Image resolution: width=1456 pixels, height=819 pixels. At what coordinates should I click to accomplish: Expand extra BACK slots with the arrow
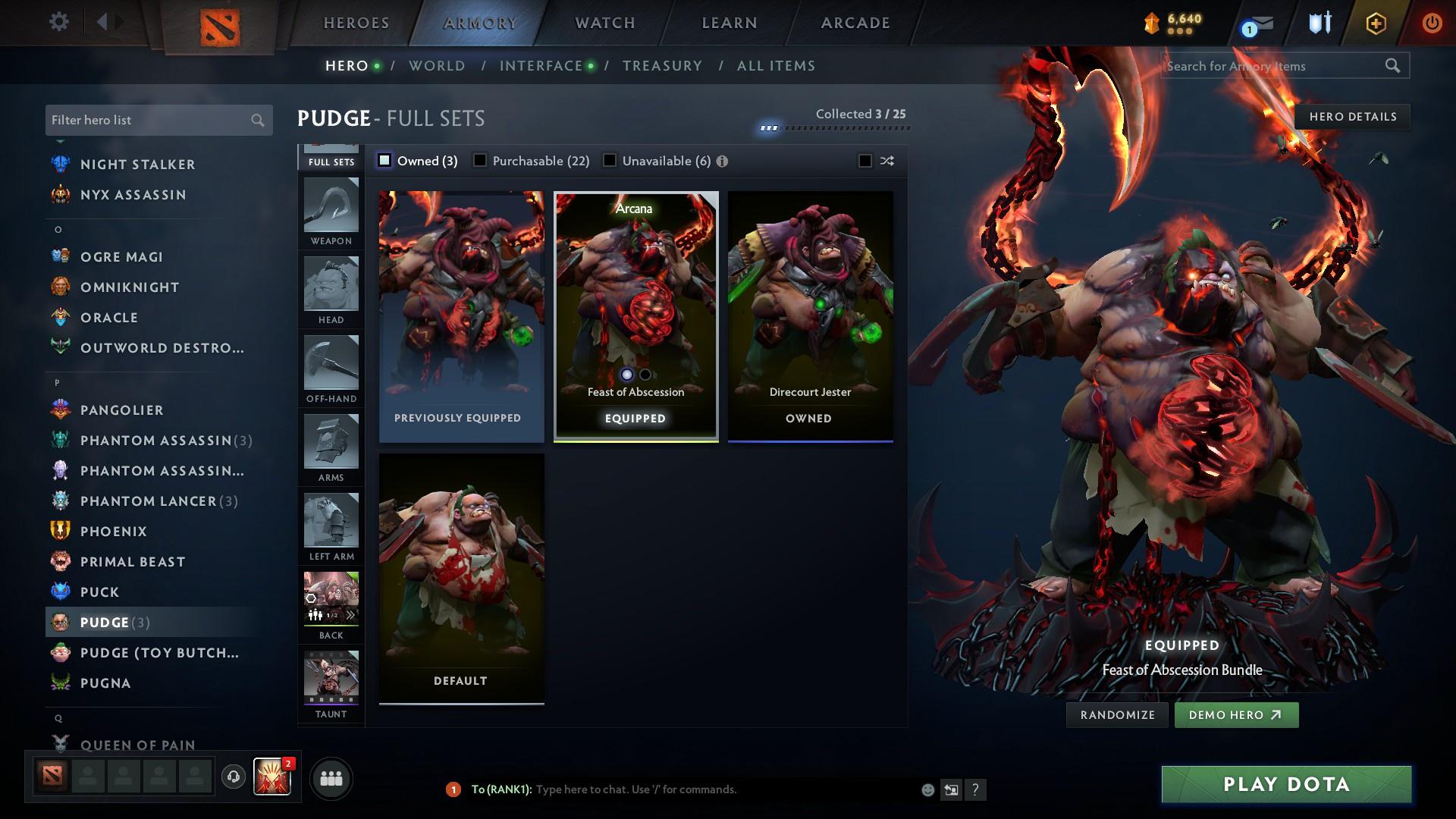(x=350, y=616)
